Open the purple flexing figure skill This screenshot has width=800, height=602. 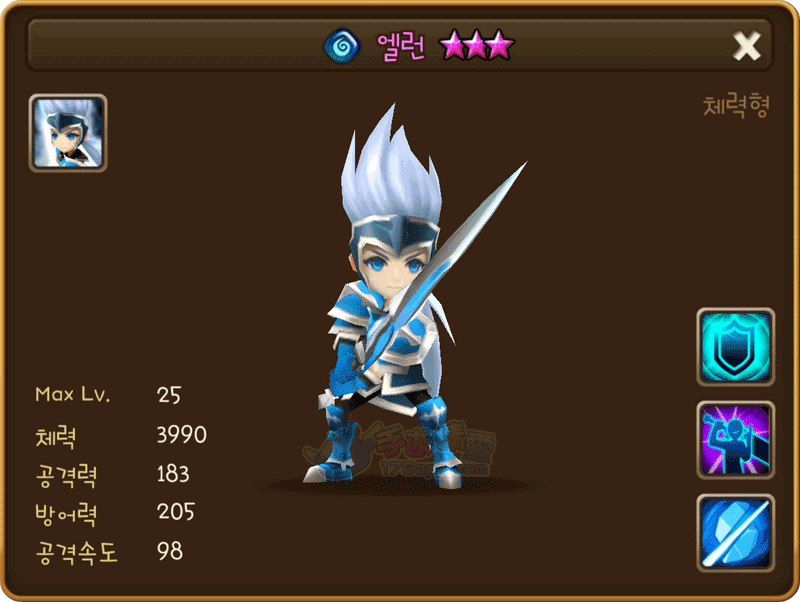click(735, 440)
